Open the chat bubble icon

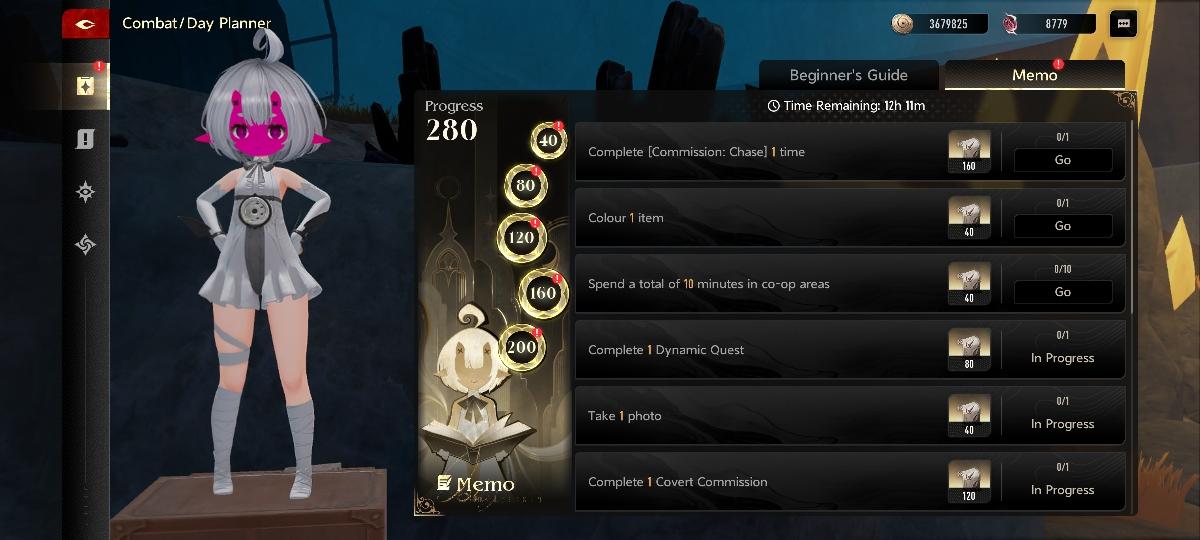[1123, 24]
